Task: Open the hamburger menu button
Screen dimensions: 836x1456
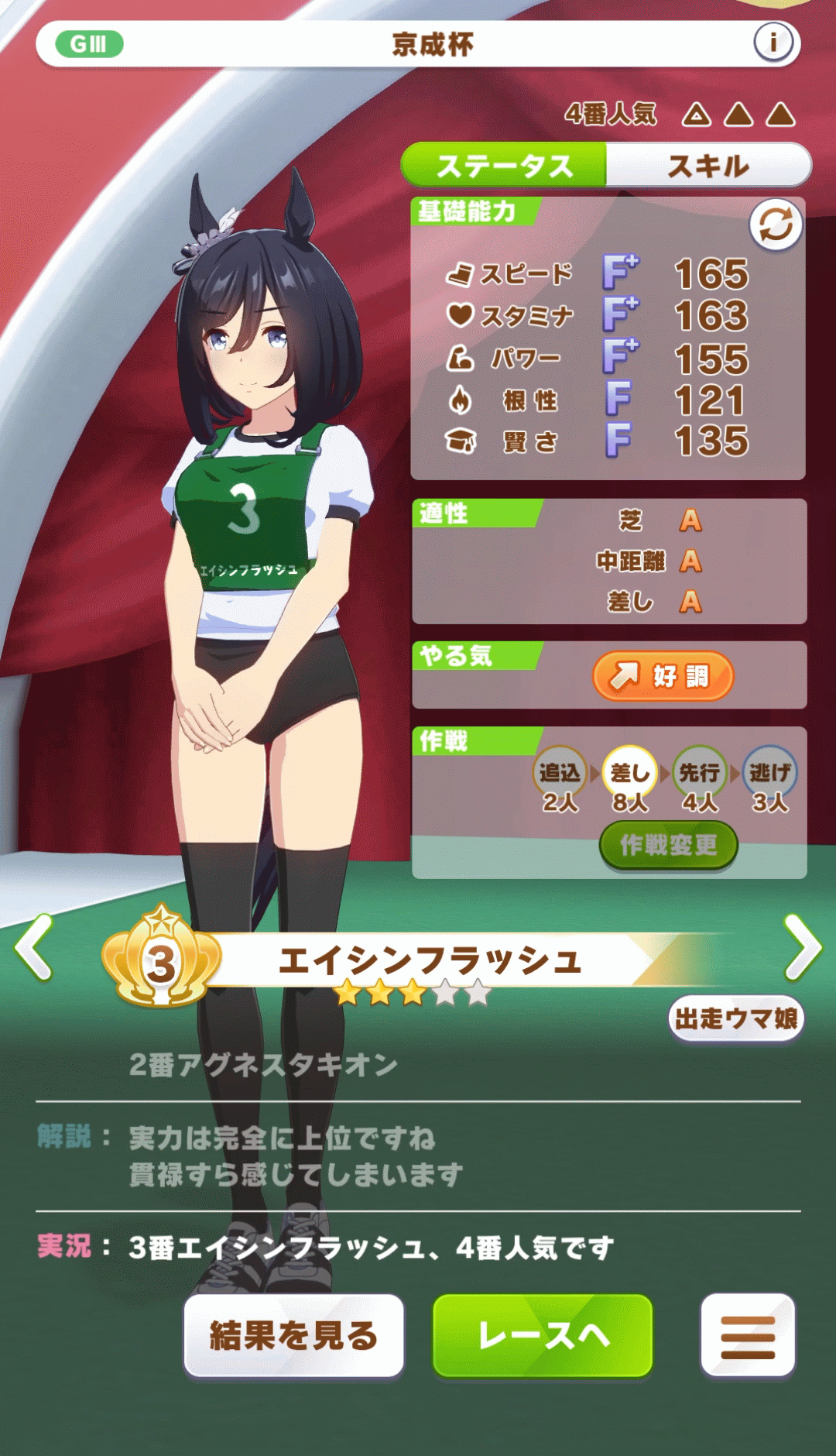Action: pos(748,1335)
